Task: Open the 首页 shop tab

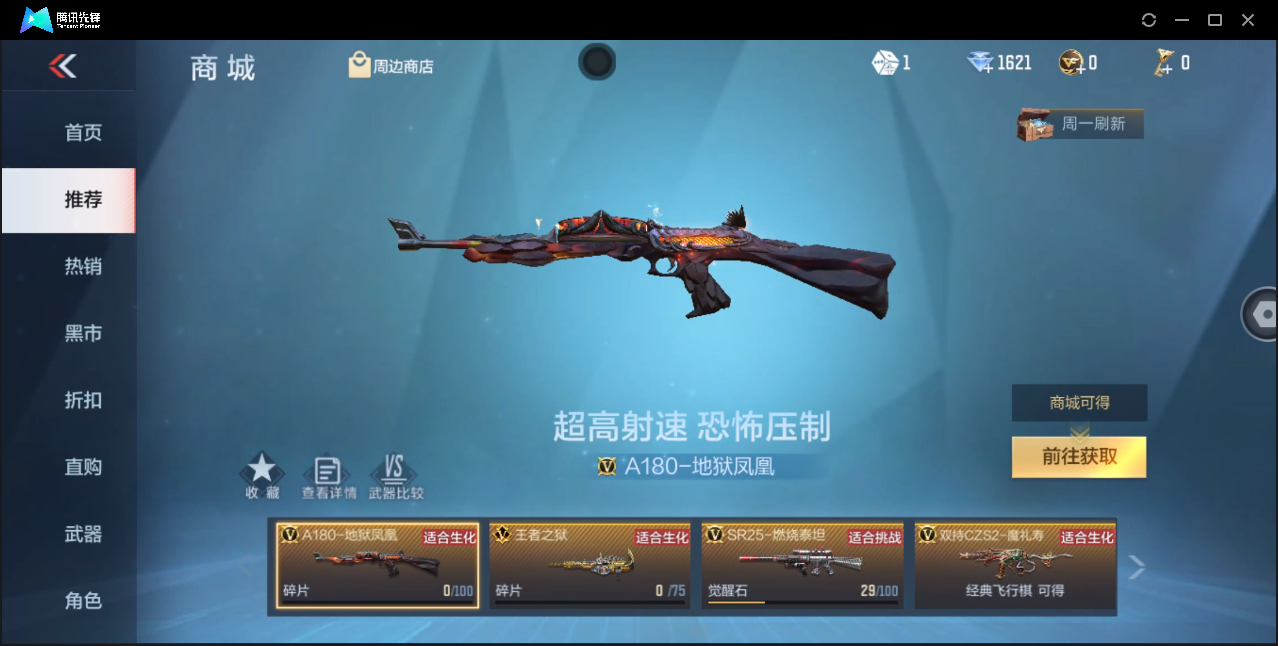Action: (83, 133)
